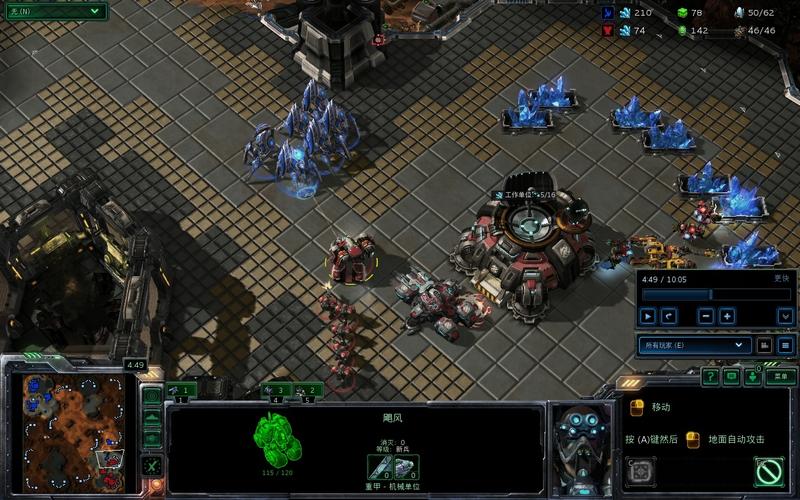800x500 pixels.
Task: Open the 所有玩家 (E) player view dropdown
Action: (695, 345)
